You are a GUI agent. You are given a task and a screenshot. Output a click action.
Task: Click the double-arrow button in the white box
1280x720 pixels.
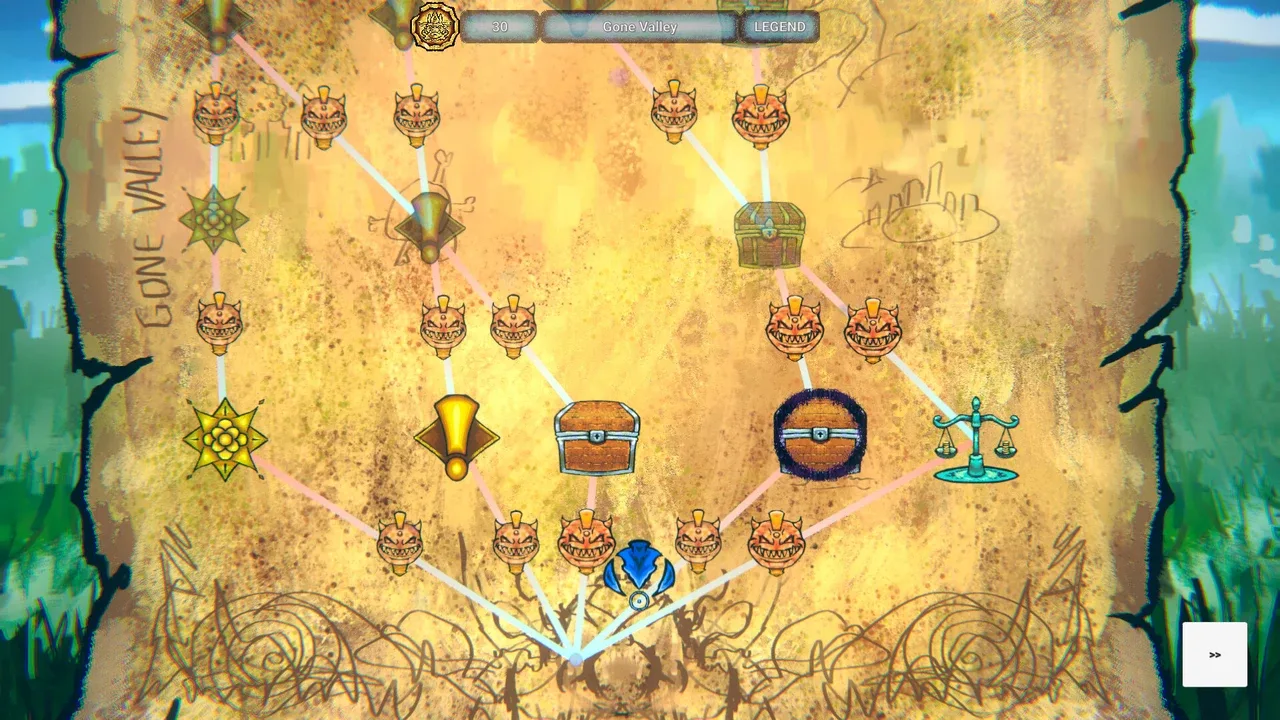[1214, 655]
